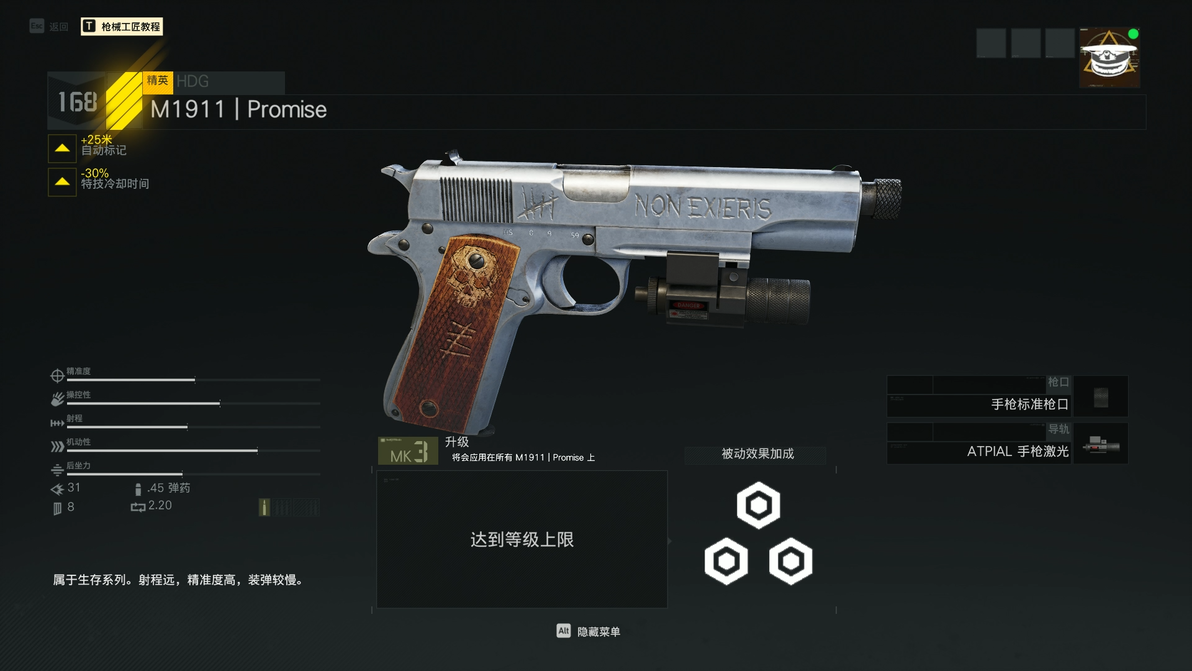Click the 达到等级上限 upgrade panel
The width and height of the screenshot is (1192, 671).
point(521,539)
